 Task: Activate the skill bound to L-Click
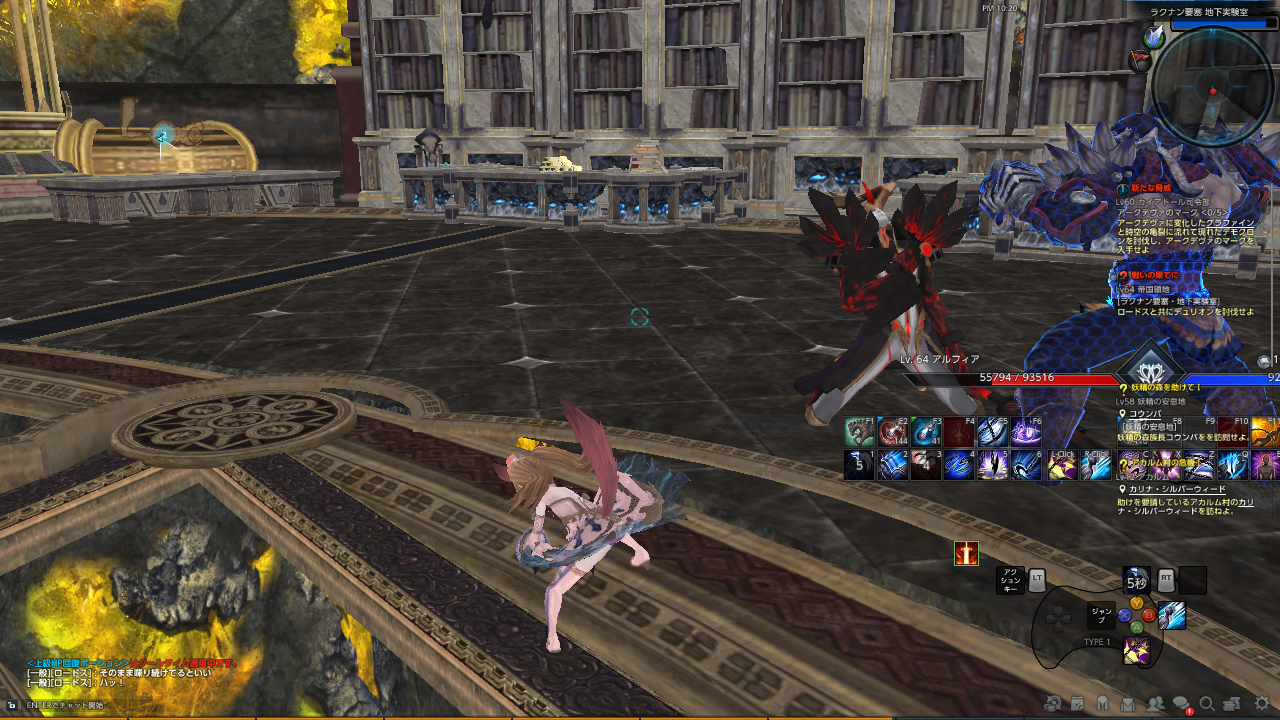(1063, 465)
